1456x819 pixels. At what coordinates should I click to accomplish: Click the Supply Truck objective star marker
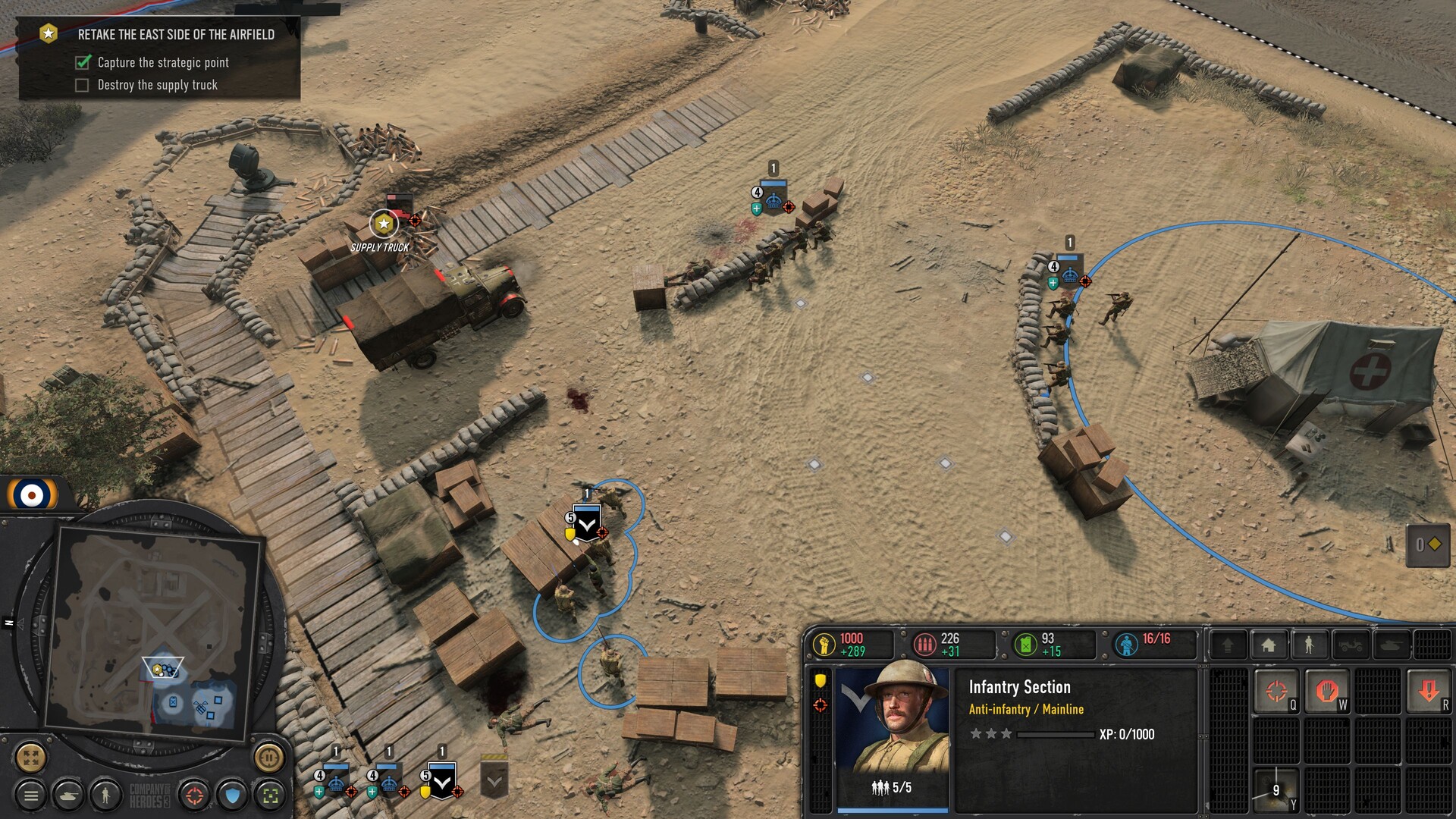(x=384, y=224)
